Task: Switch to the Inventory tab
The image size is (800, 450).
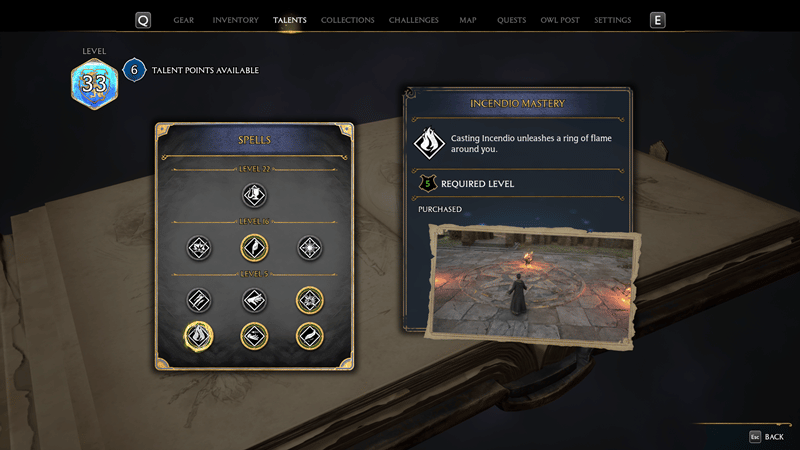Action: coord(236,20)
